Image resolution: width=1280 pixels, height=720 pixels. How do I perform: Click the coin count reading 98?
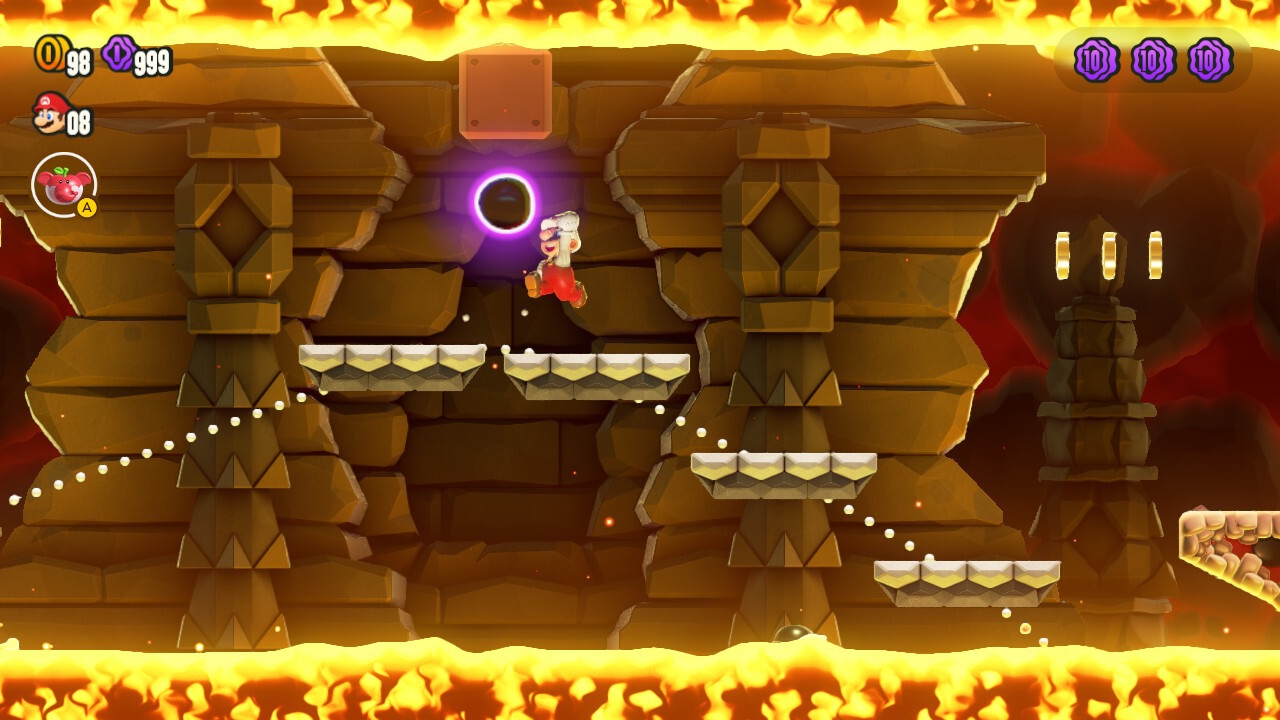click(x=78, y=58)
